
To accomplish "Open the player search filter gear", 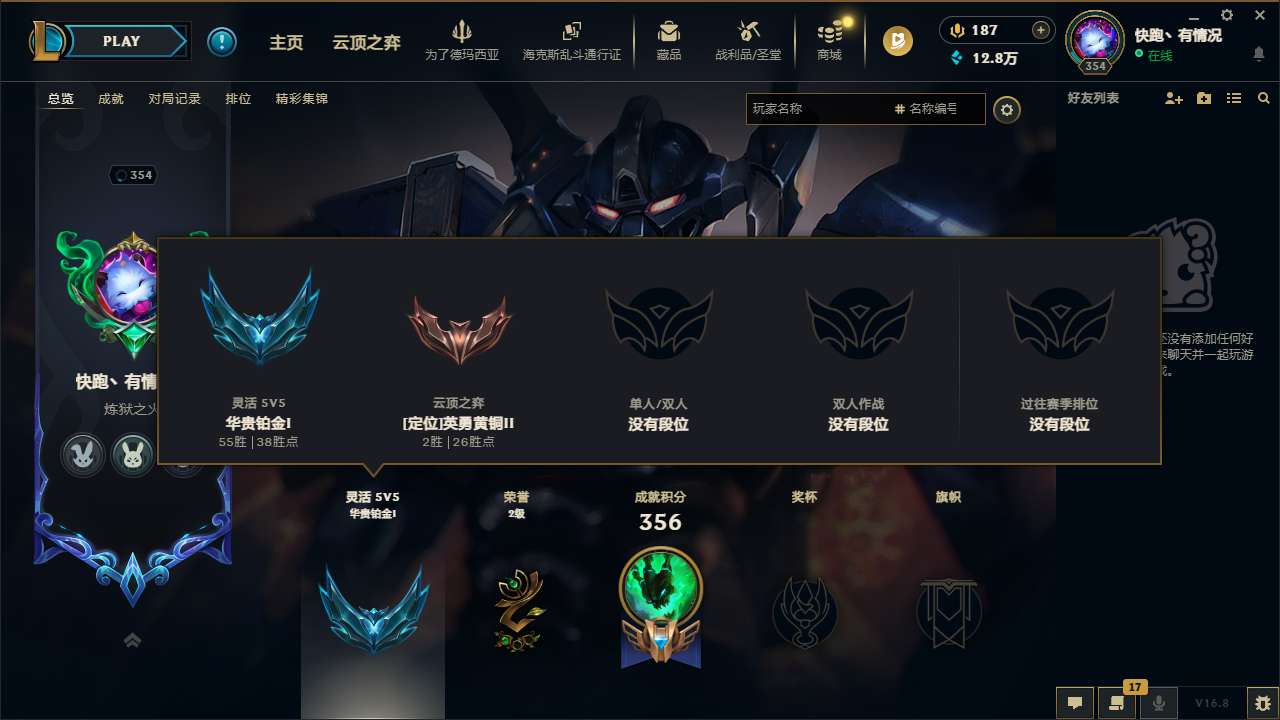I will [1007, 109].
